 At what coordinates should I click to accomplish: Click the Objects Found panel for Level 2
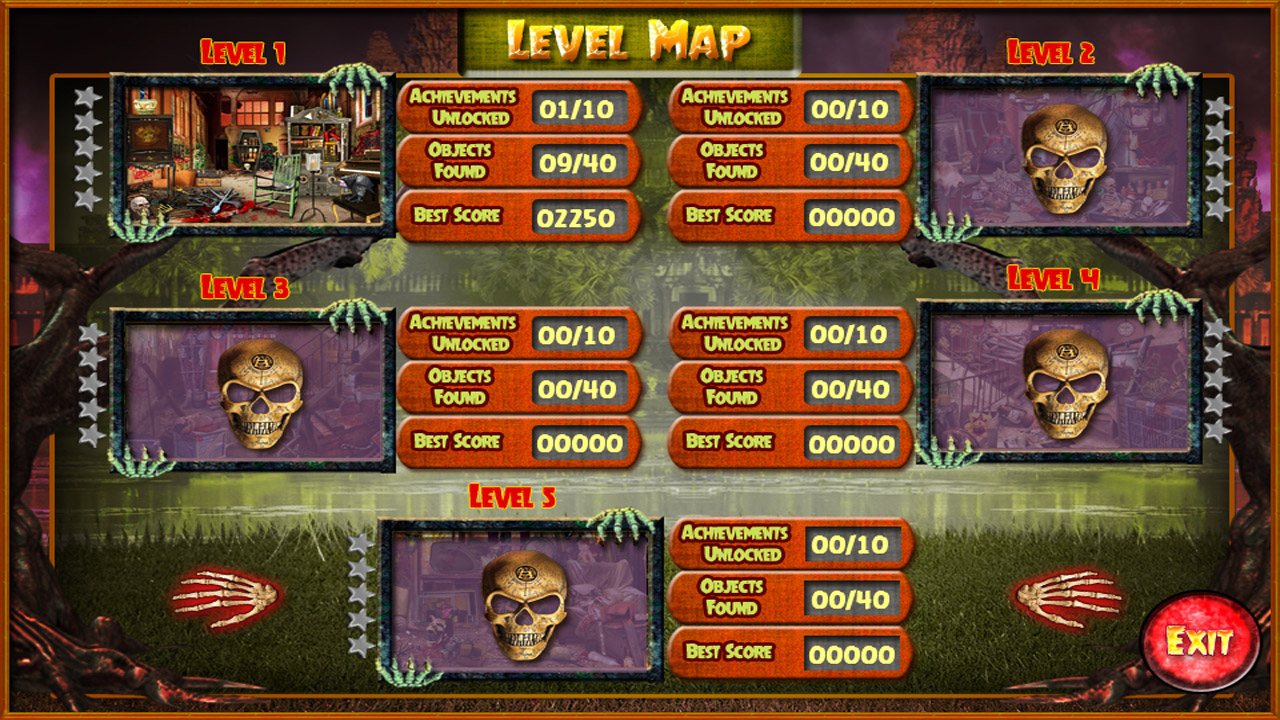click(790, 162)
